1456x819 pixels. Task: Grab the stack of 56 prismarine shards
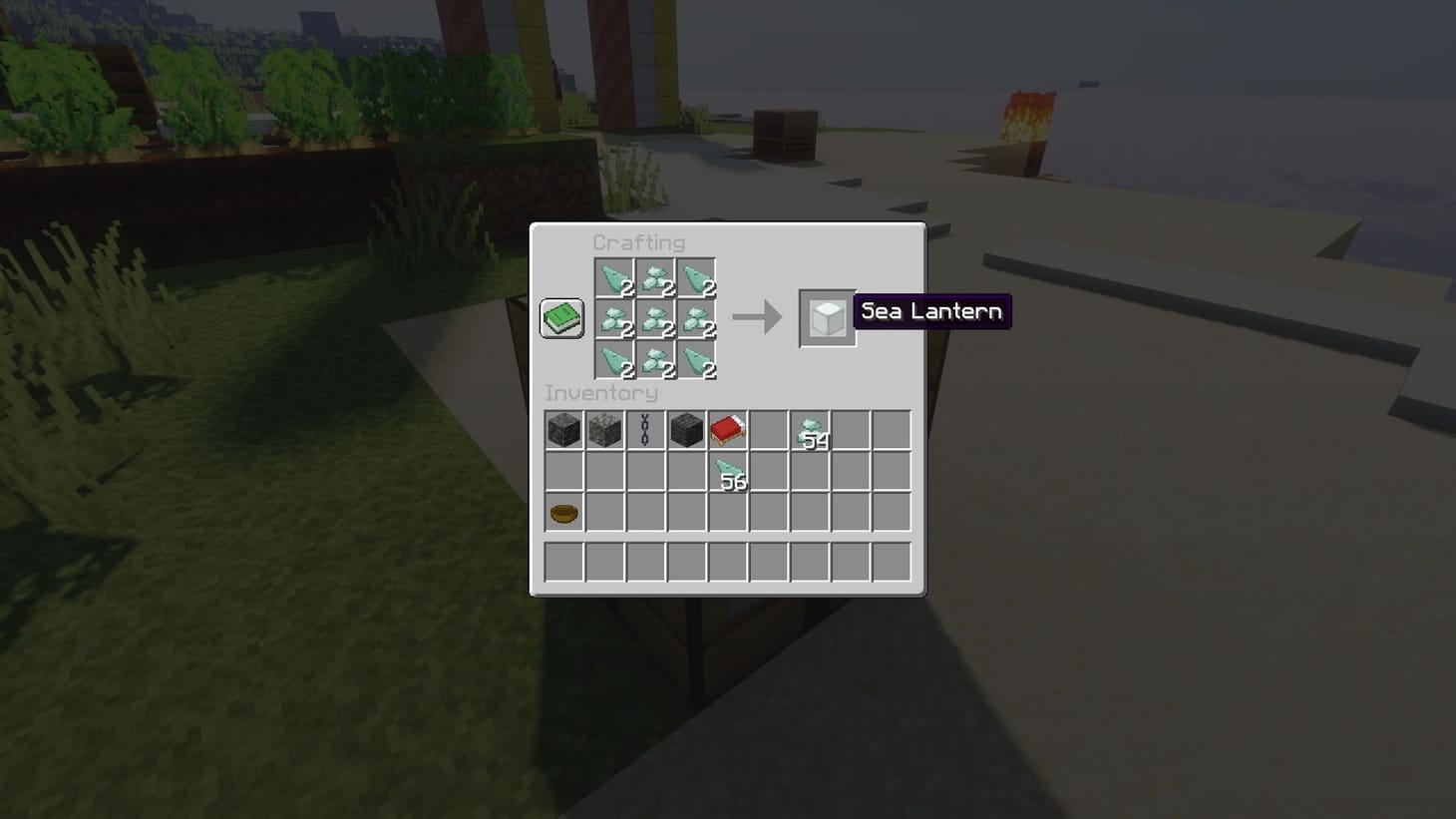[x=728, y=470]
